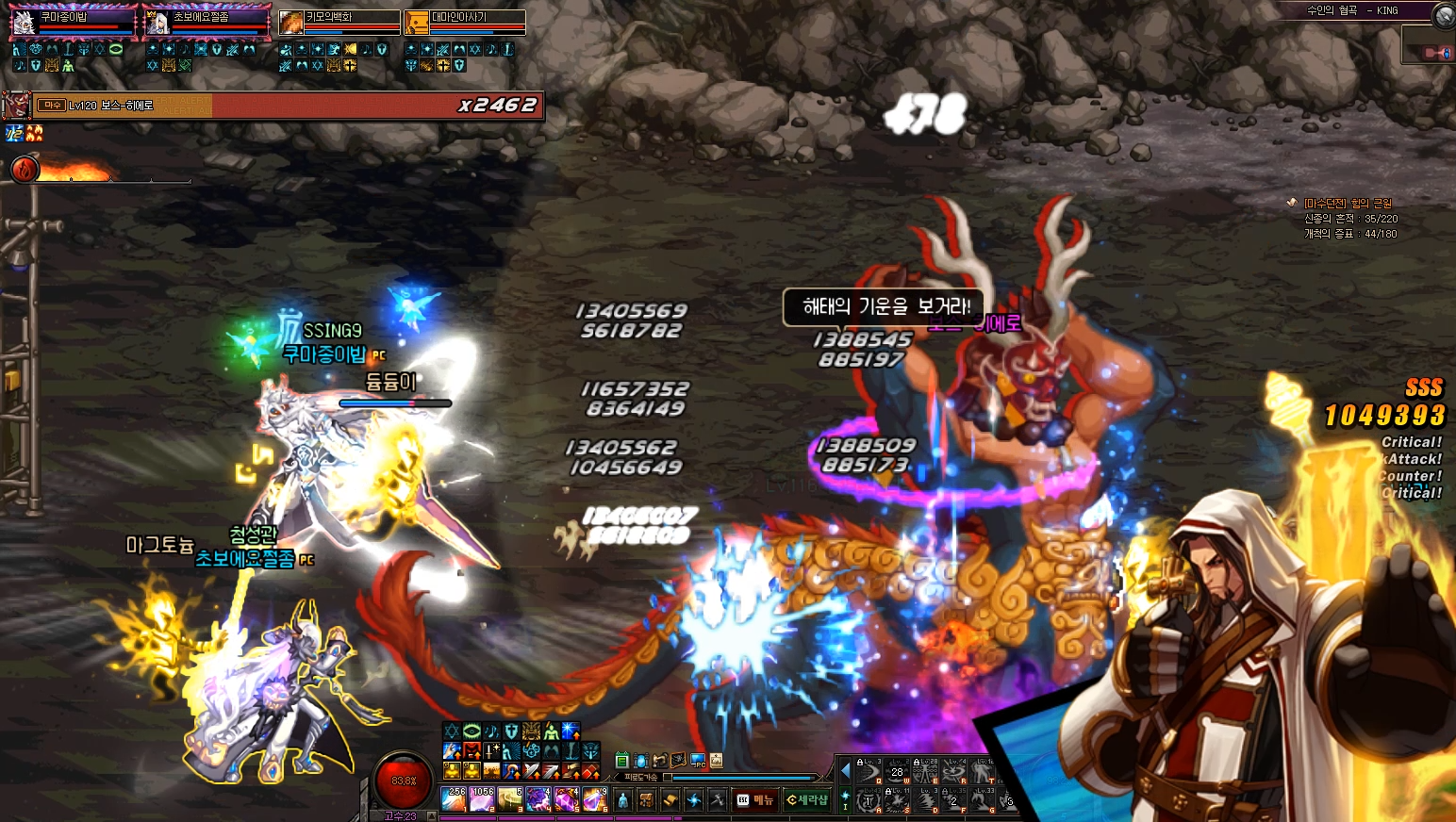Open the character info silhouette icon
Screen dimensions: 1456x822
[x=622, y=800]
